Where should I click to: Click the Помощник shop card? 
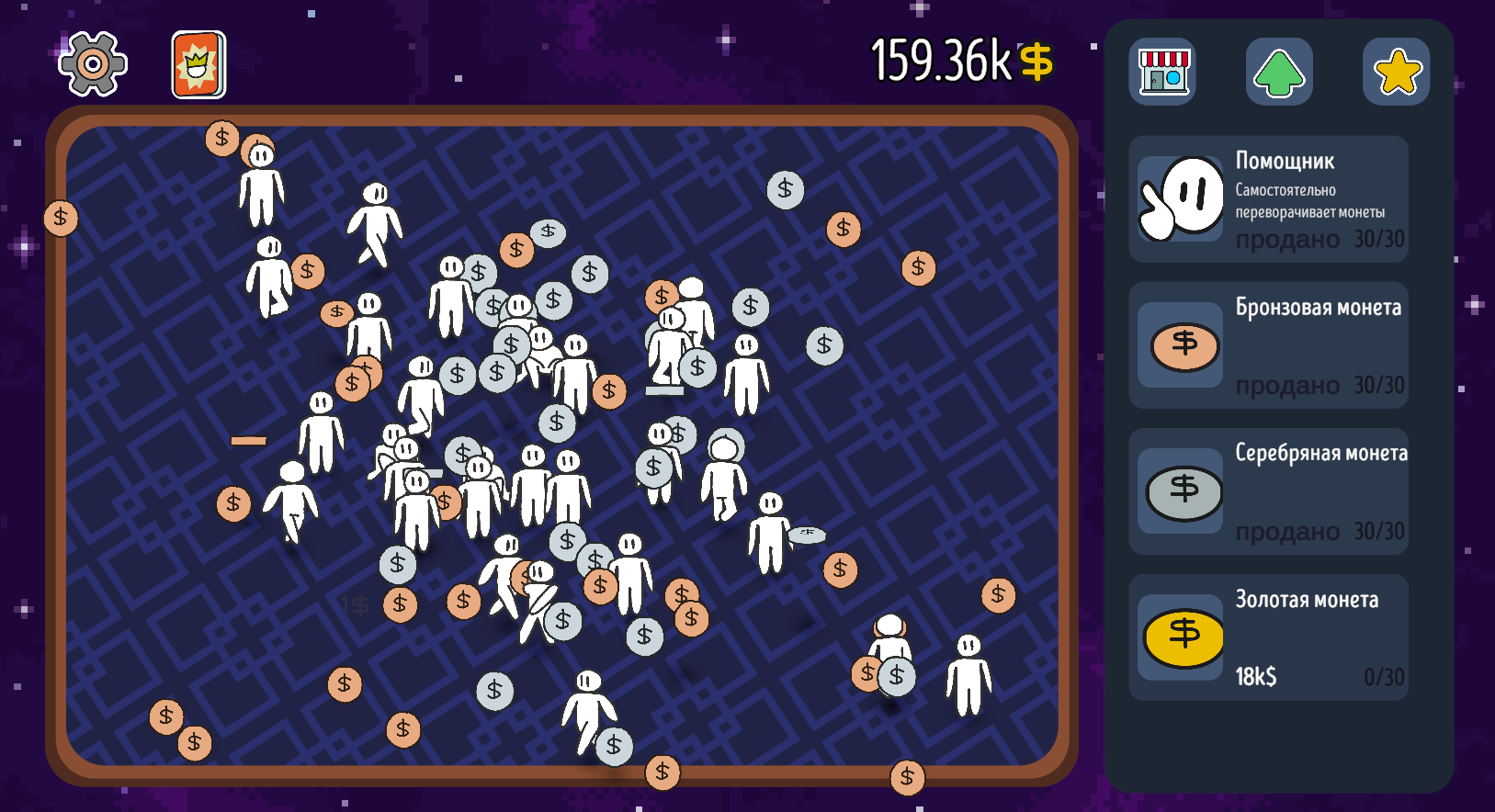(x=1268, y=198)
